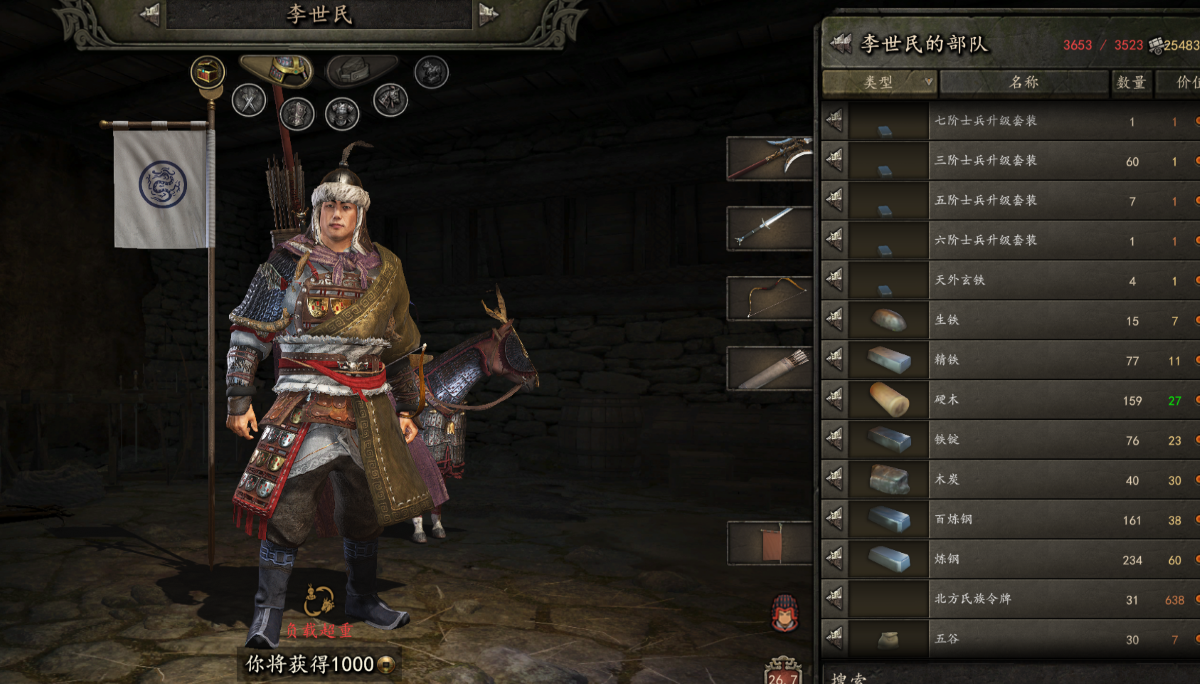Viewport: 1200px width, 684px height.
Task: Select the arrow quiver slot
Action: click(x=769, y=368)
